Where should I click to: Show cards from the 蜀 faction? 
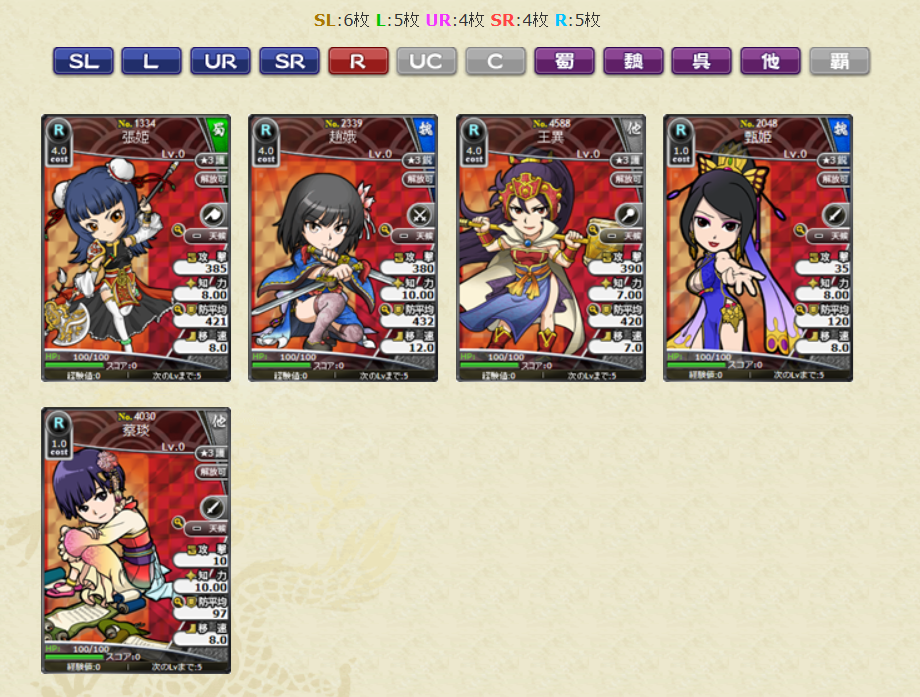coord(564,61)
